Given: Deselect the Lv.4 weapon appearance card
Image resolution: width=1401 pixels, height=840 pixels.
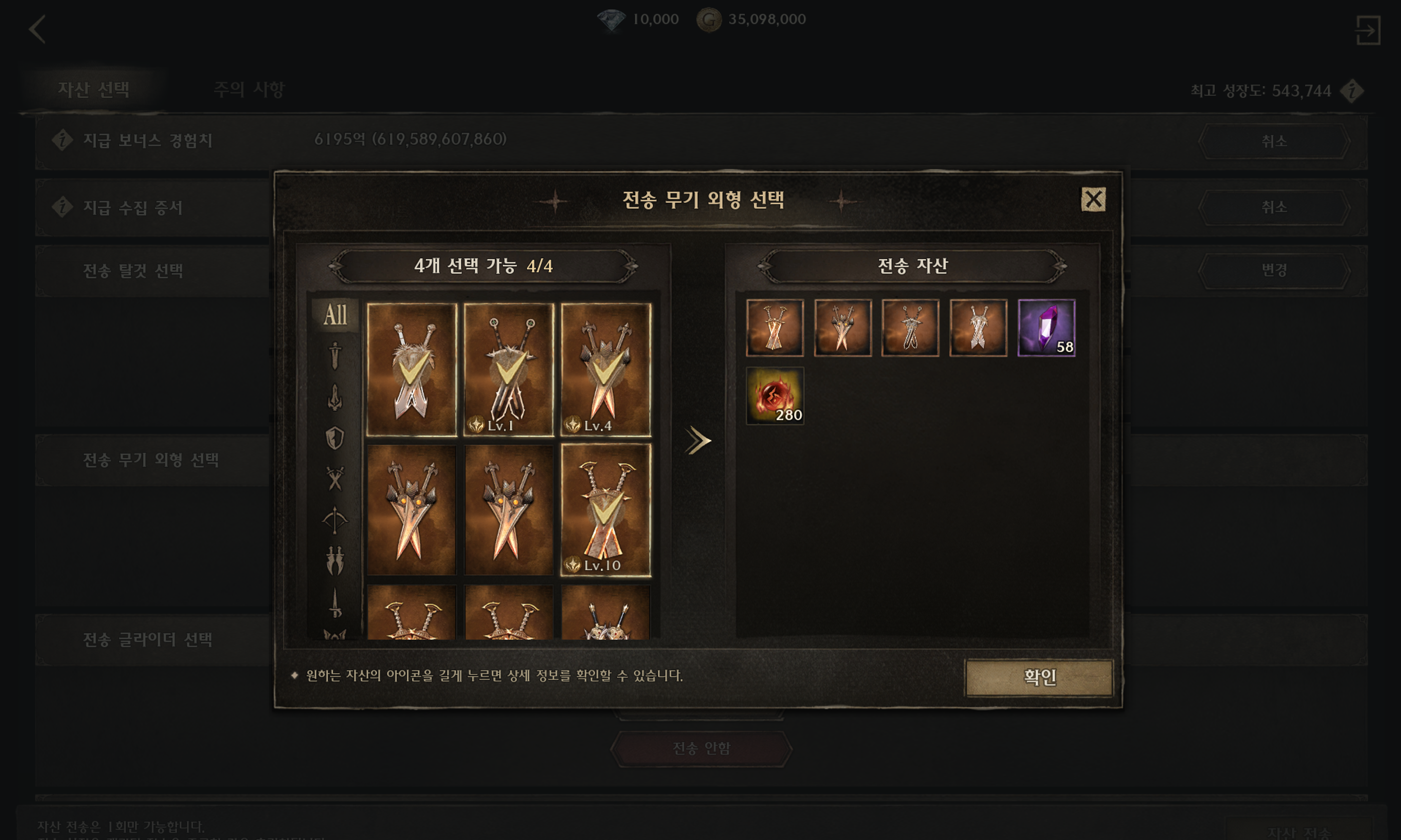Looking at the screenshot, I should 605,369.
